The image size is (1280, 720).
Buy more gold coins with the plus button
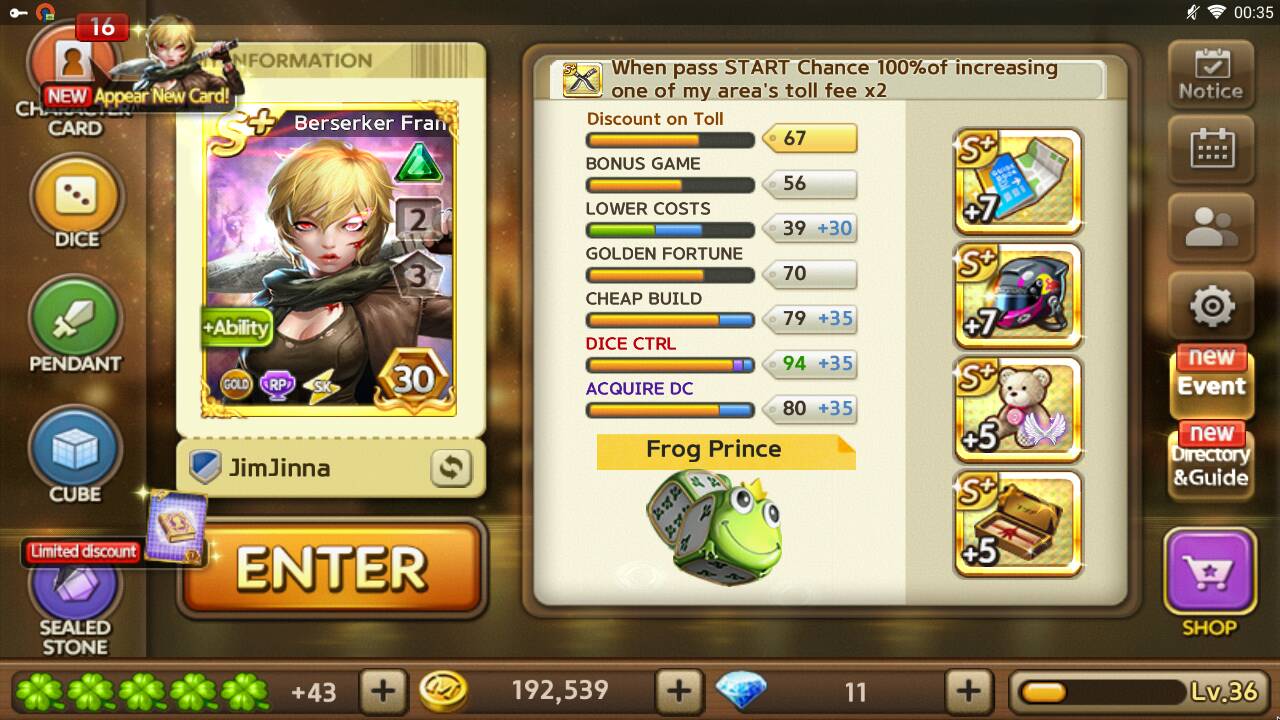(x=678, y=690)
